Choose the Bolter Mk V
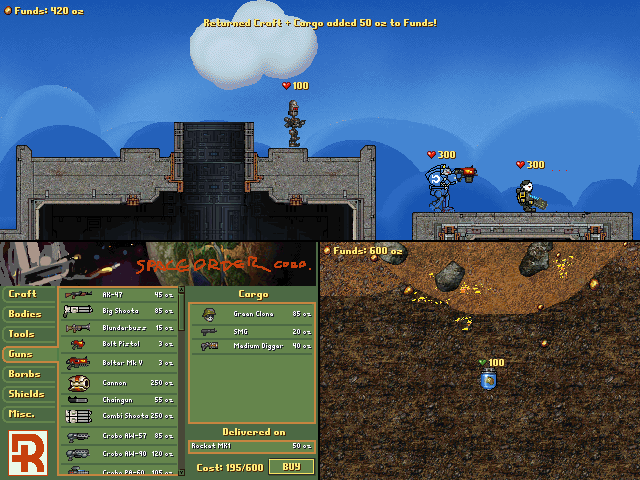The width and height of the screenshot is (640, 480). 118,362
